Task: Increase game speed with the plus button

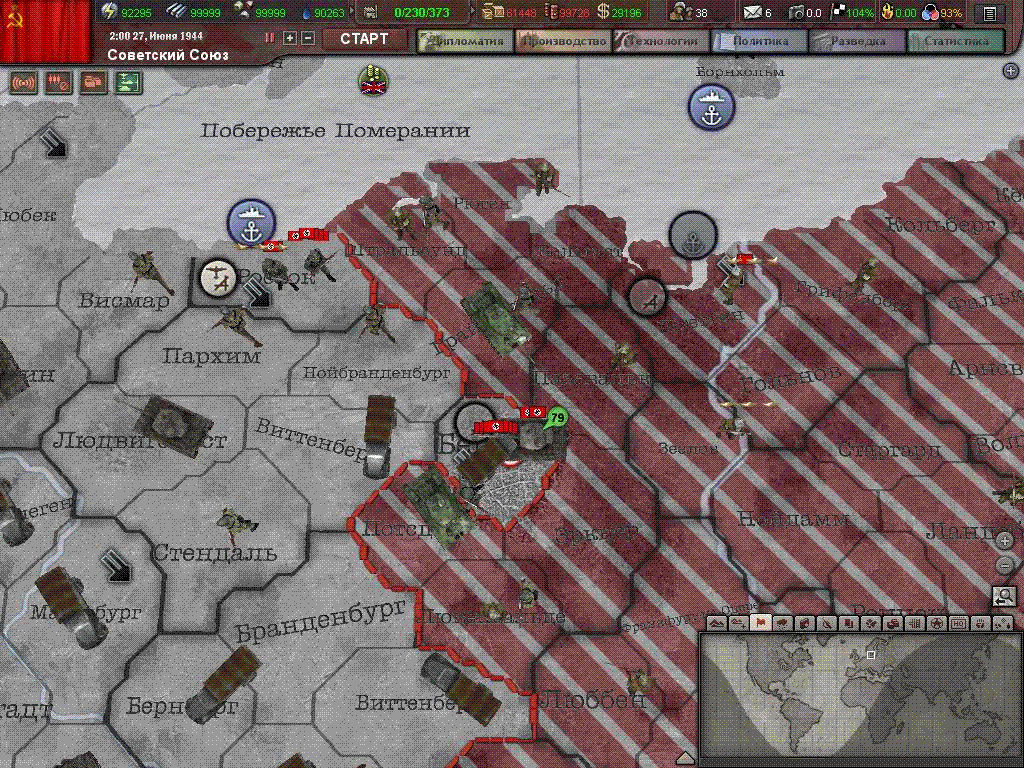Action: click(x=290, y=38)
